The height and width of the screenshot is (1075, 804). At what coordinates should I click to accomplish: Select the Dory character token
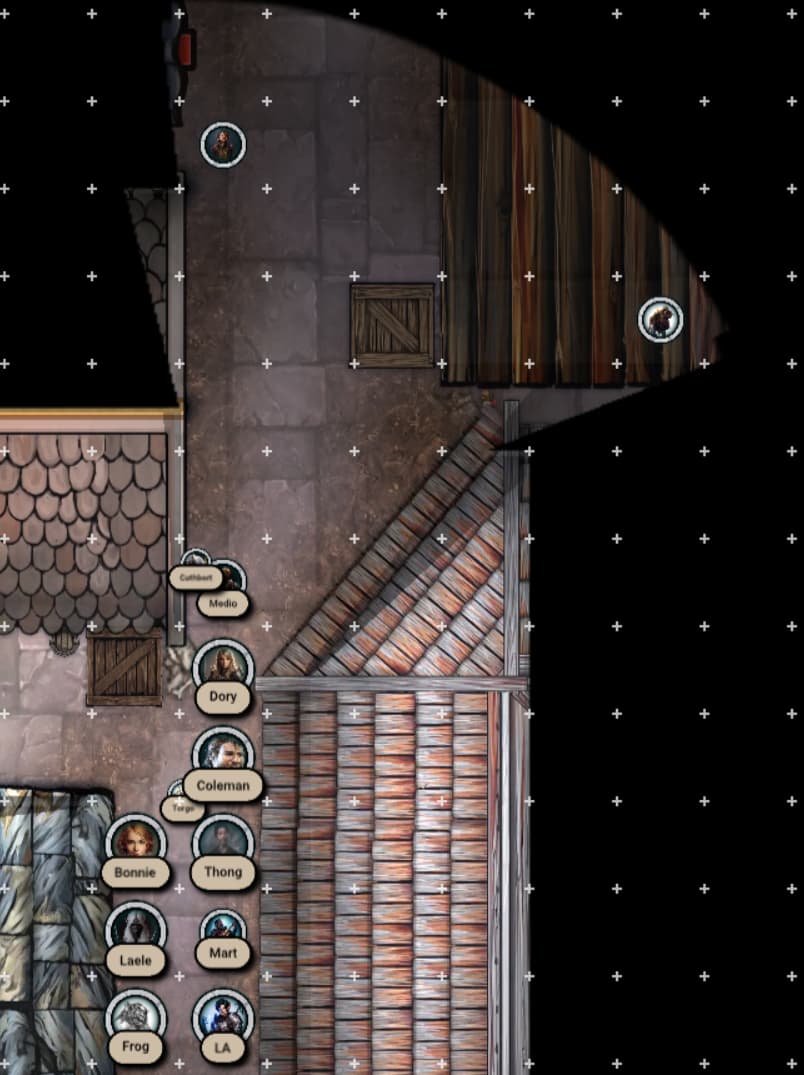pos(223,667)
